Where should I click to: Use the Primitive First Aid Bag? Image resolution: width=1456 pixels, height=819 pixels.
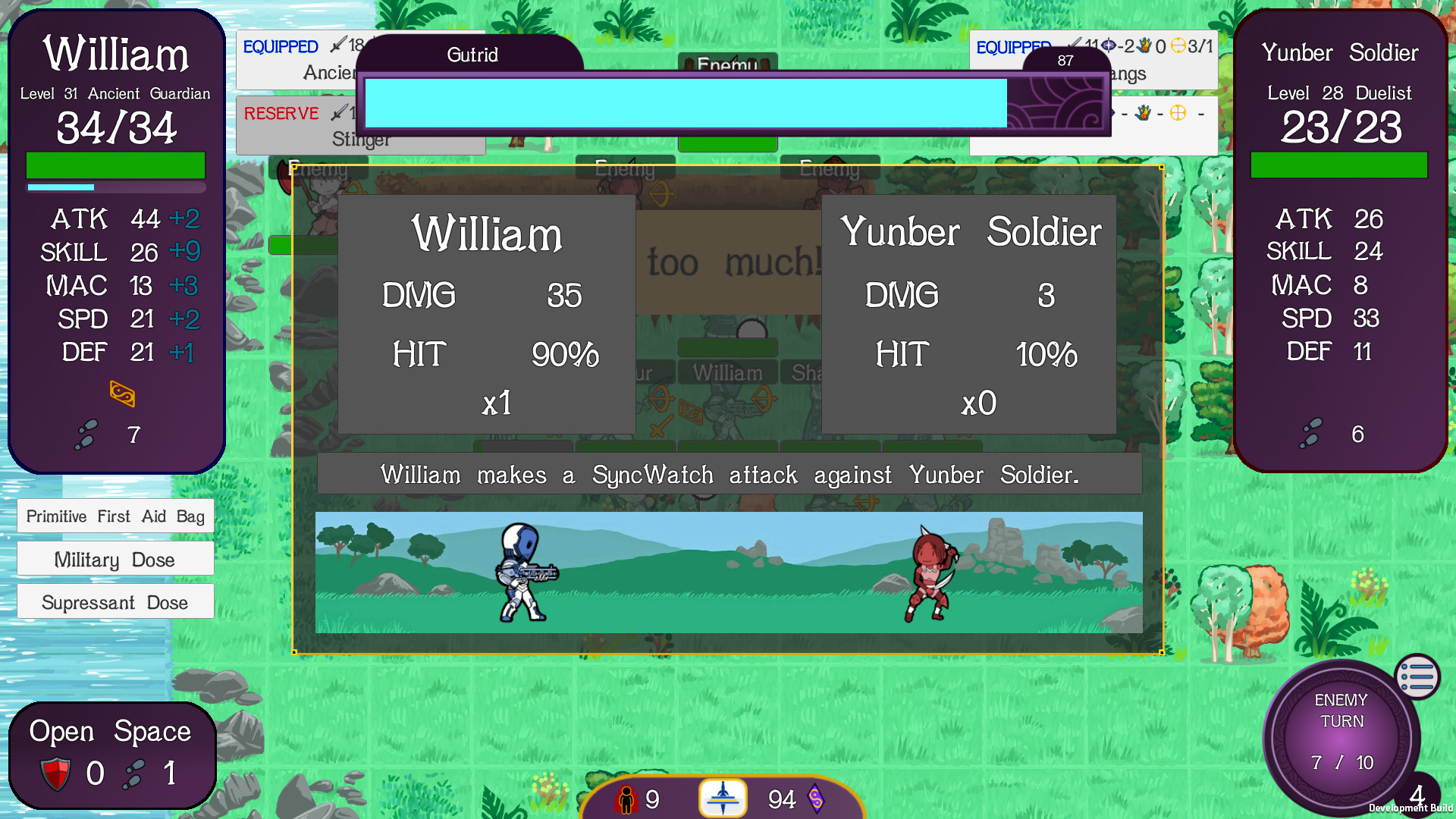pyautogui.click(x=115, y=516)
